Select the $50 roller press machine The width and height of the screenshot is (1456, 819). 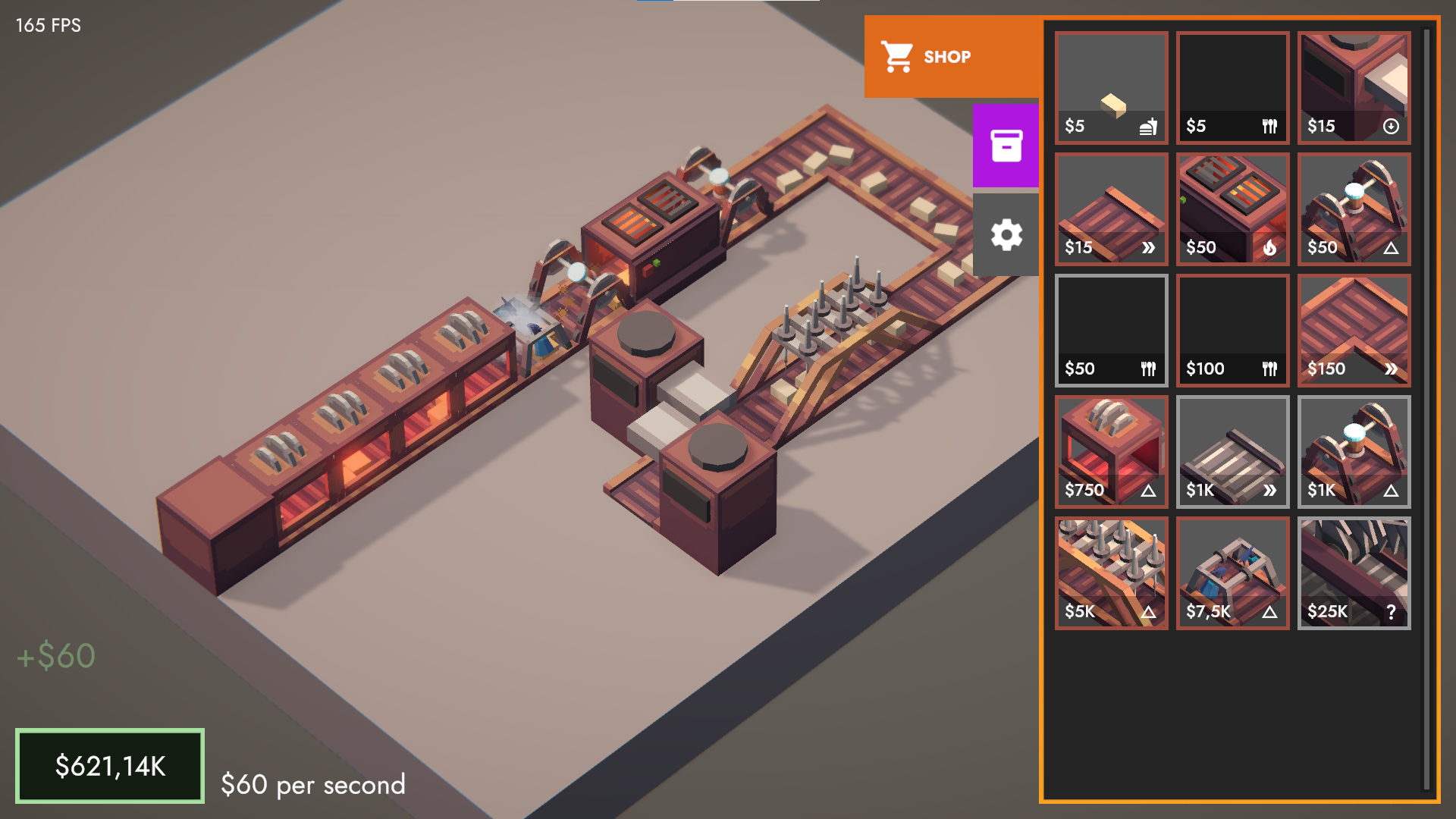click(1353, 209)
